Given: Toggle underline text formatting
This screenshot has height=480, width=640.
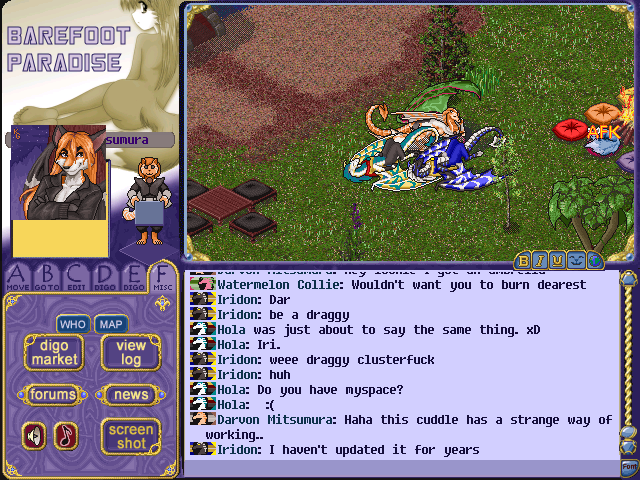Looking at the screenshot, I should click(x=558, y=261).
